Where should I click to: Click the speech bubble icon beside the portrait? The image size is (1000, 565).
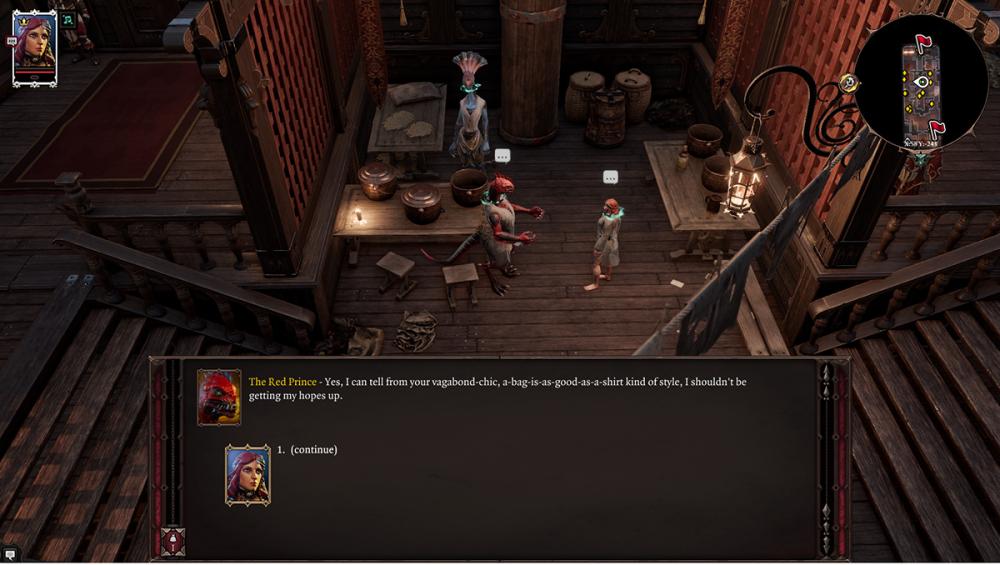[11, 41]
